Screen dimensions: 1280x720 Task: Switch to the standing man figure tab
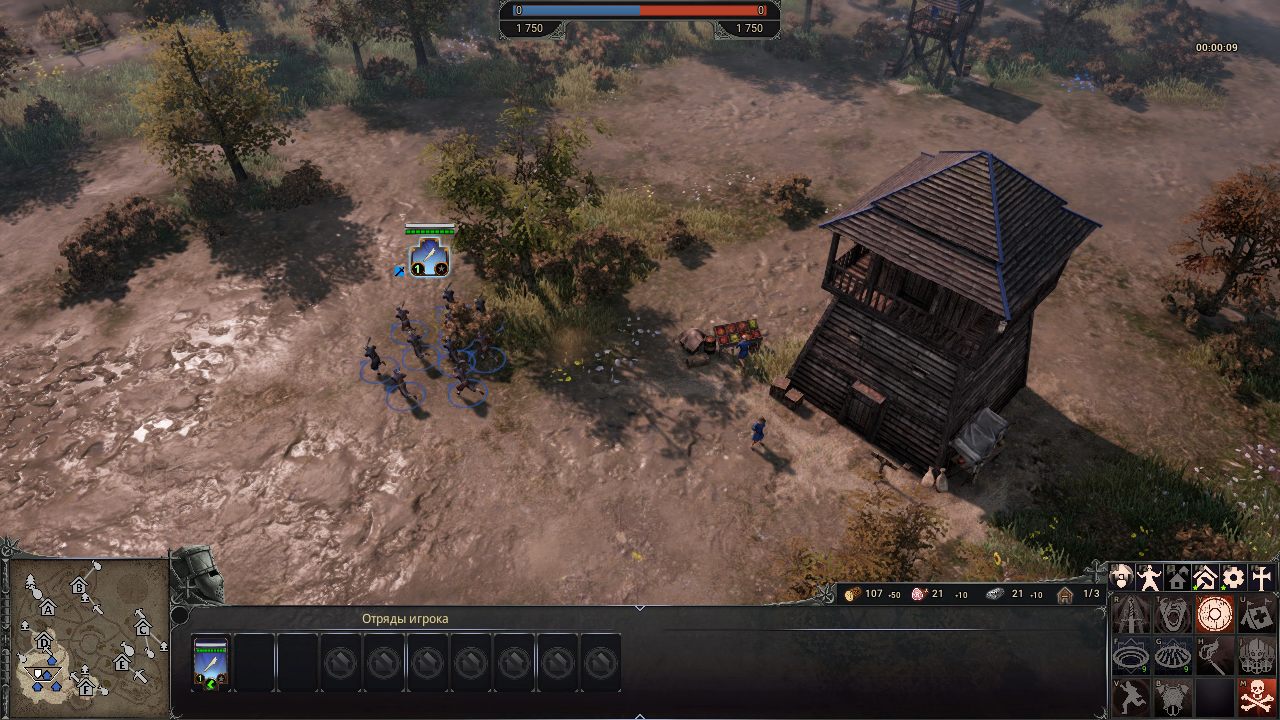(x=1150, y=578)
